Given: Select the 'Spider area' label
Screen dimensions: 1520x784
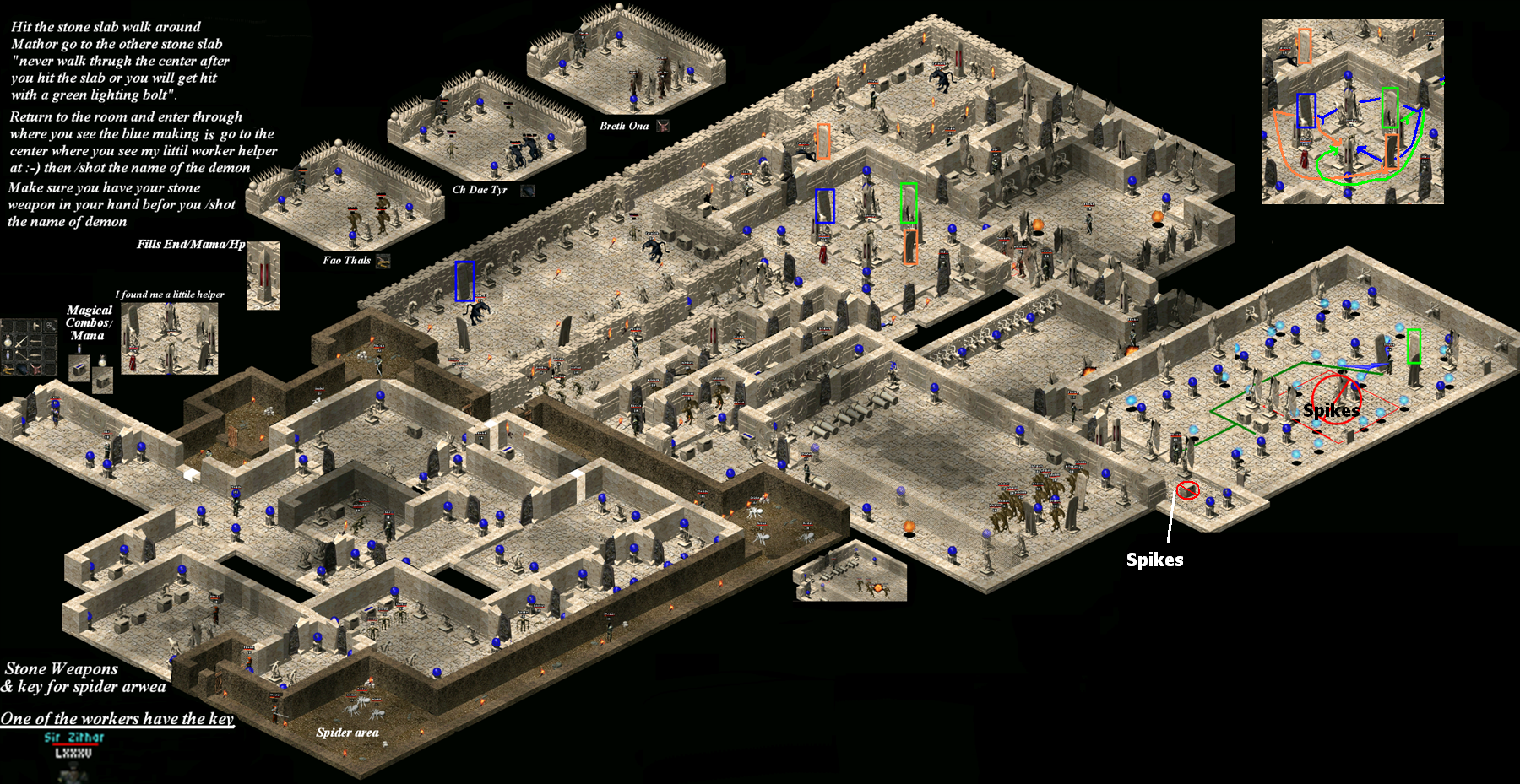Looking at the screenshot, I should click(x=348, y=733).
